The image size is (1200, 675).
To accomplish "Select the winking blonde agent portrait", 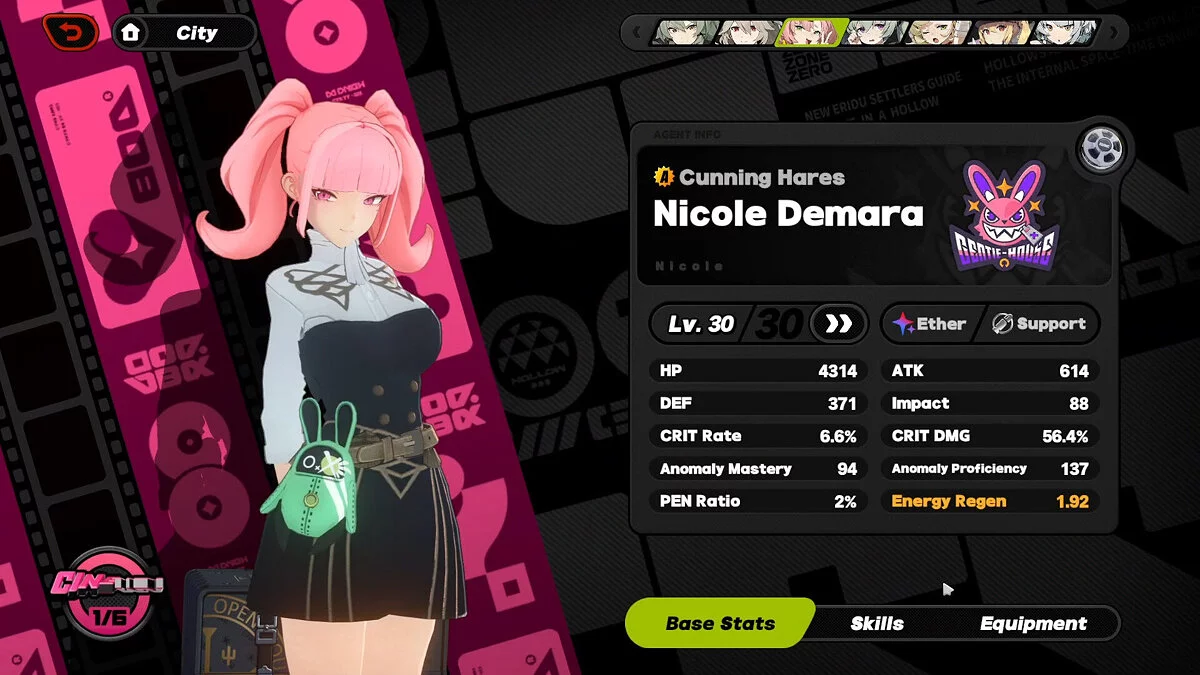I will (x=939, y=33).
